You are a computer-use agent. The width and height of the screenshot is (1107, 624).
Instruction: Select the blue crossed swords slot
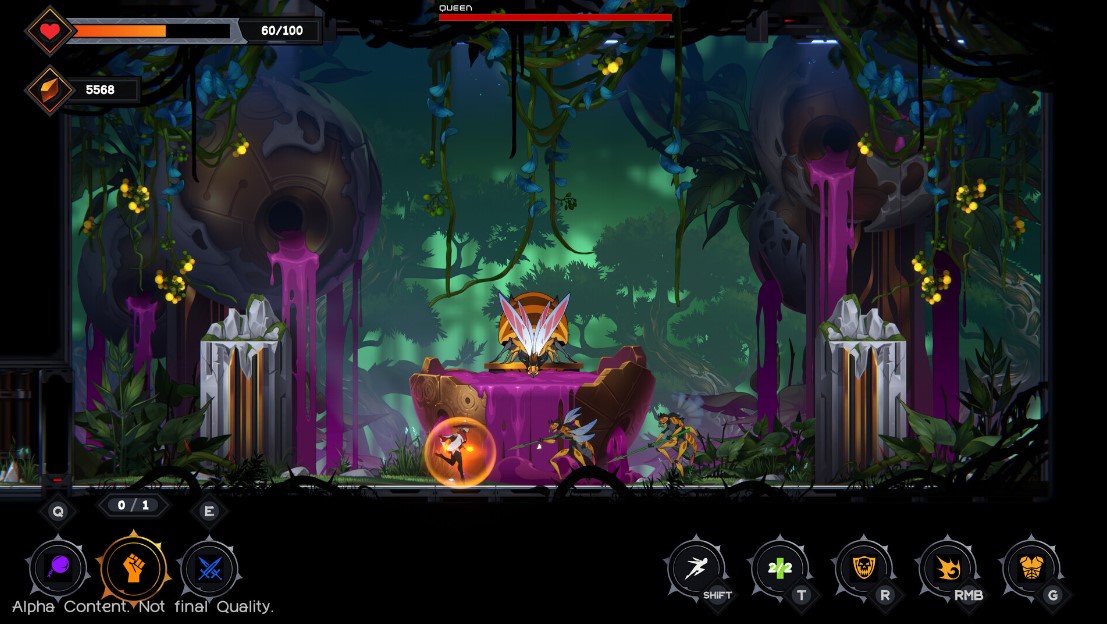pos(209,569)
